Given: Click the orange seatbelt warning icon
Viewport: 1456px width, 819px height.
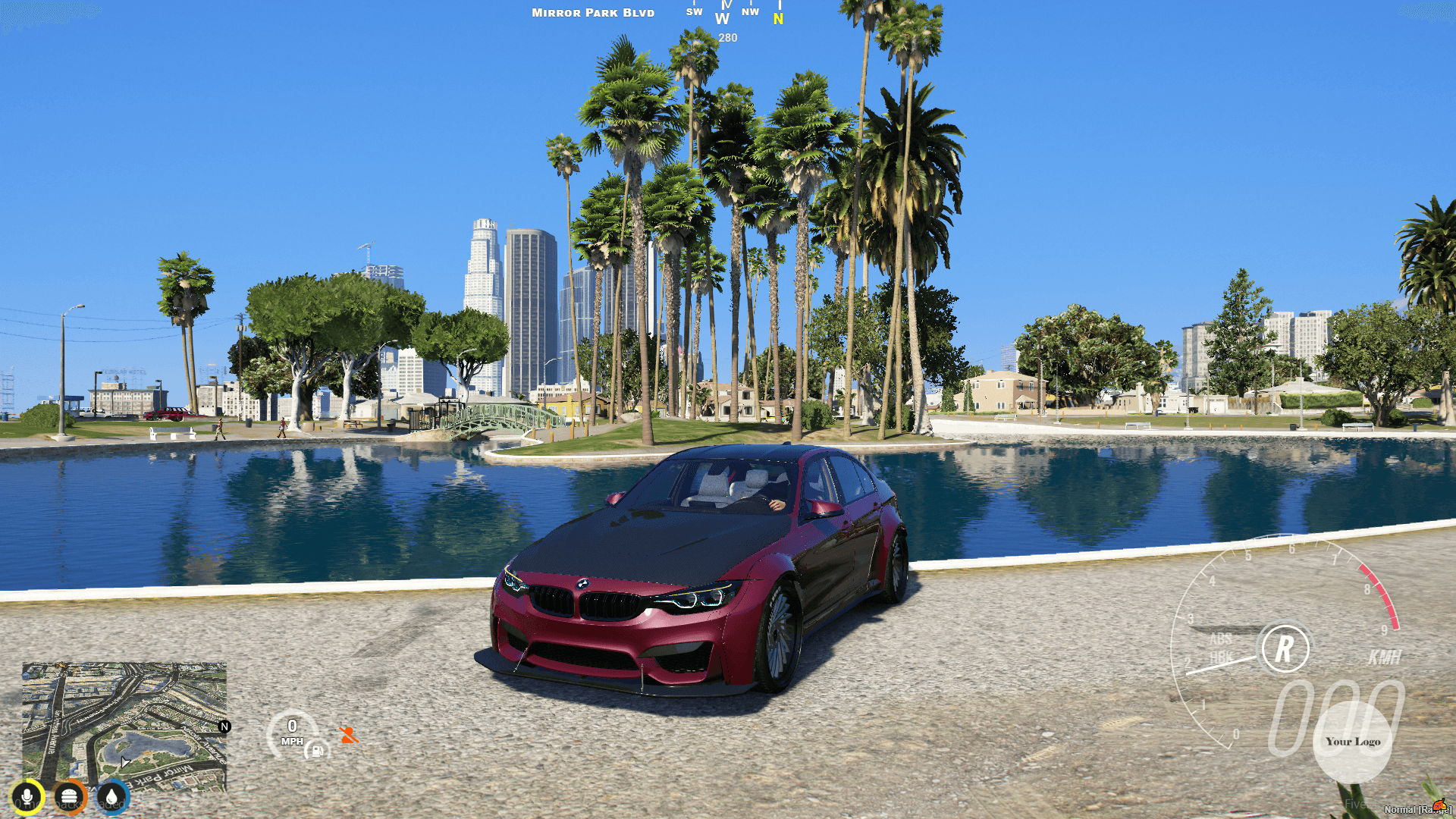Looking at the screenshot, I should 349,736.
